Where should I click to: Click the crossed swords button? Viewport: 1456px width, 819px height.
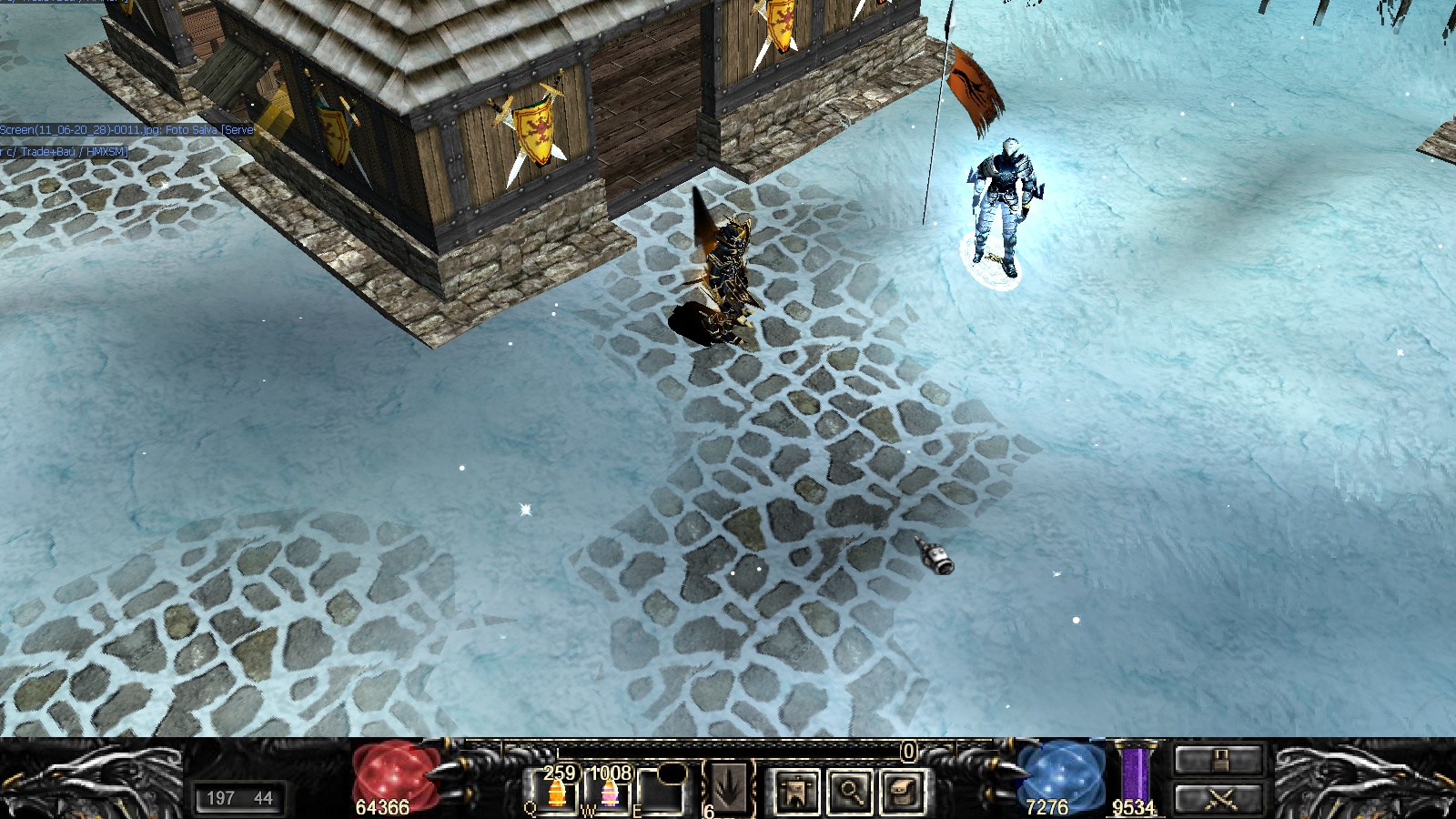point(1218,799)
